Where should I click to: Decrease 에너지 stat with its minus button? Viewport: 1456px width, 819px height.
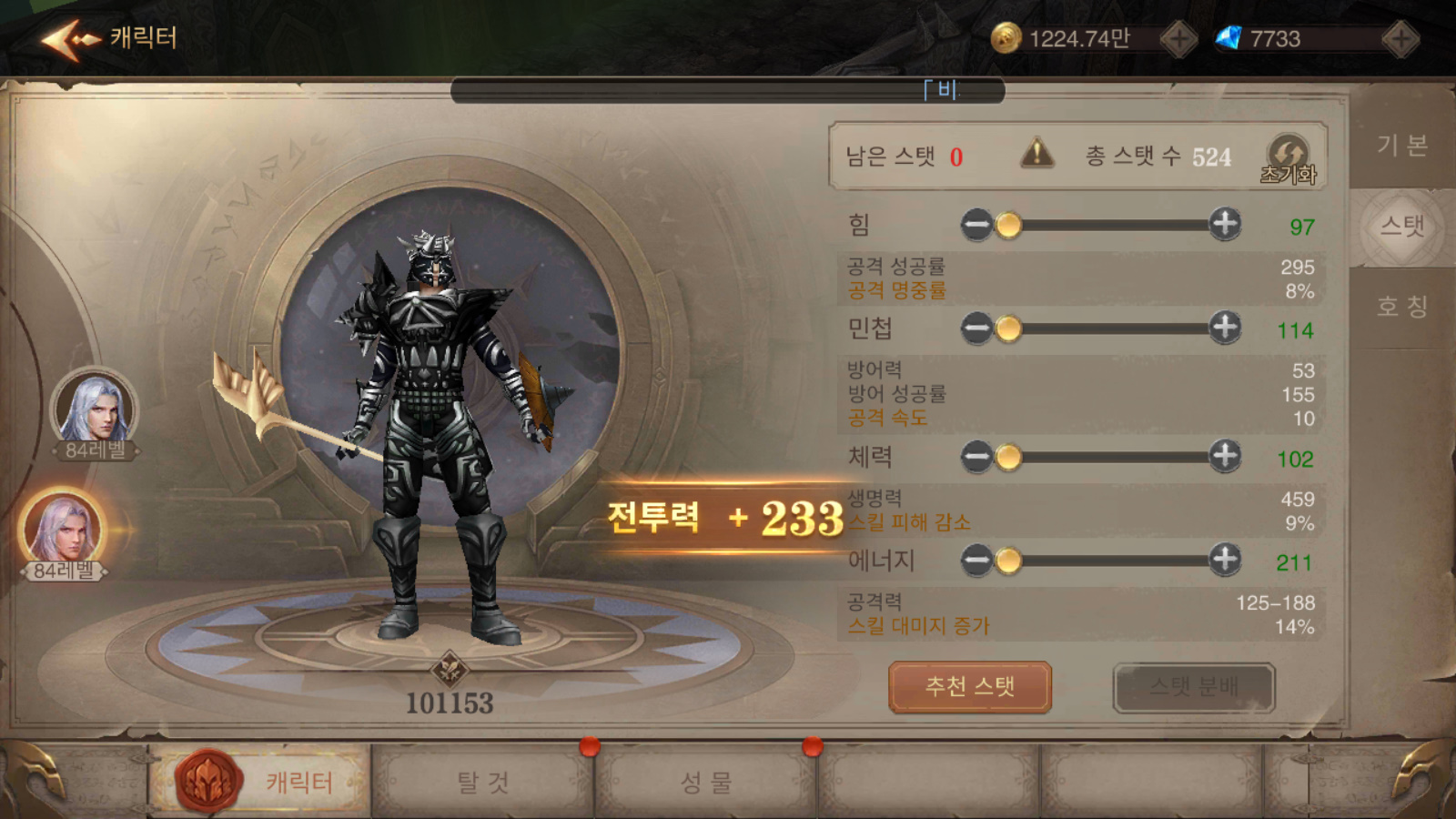[x=976, y=561]
